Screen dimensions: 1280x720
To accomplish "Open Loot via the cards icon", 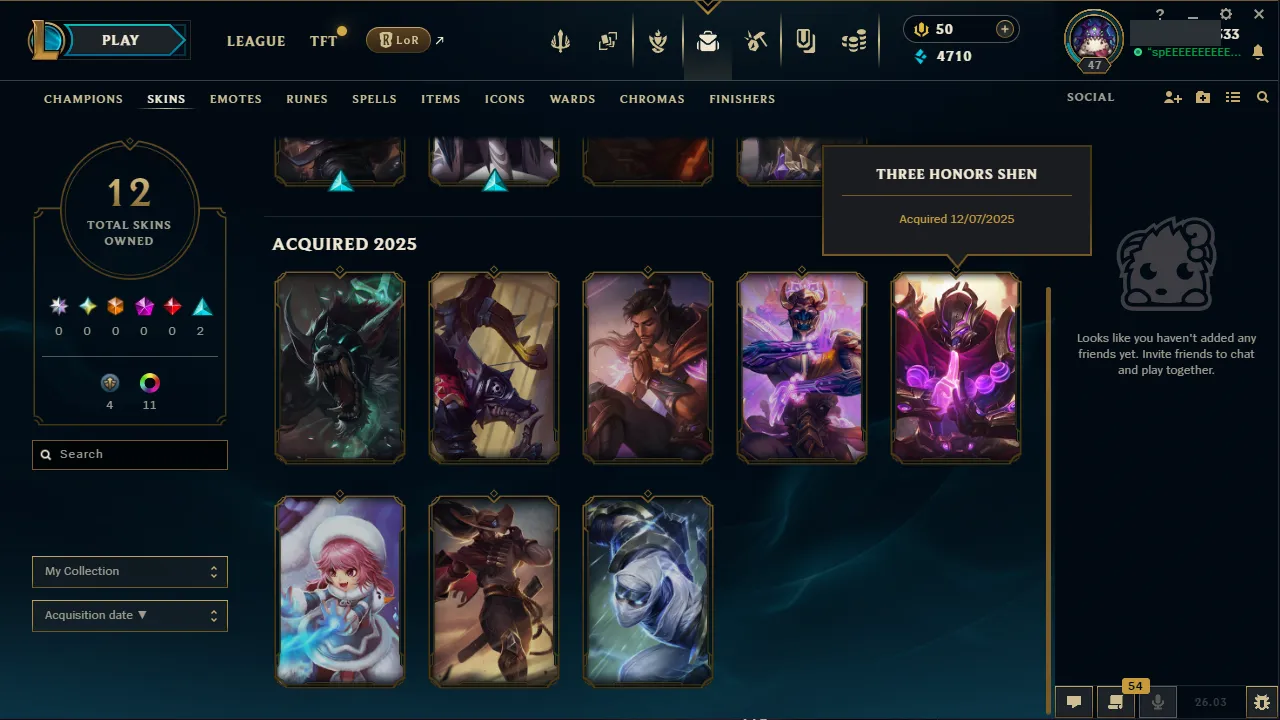I will pos(608,41).
